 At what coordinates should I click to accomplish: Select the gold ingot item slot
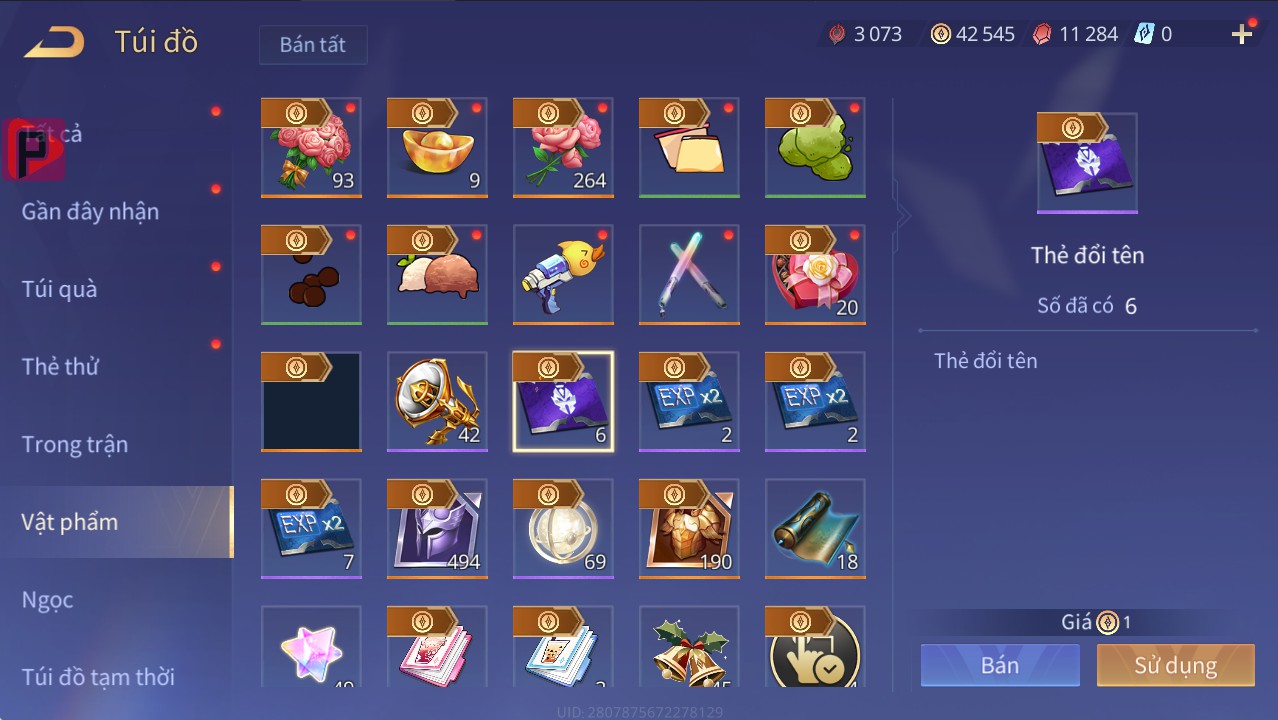tap(437, 148)
